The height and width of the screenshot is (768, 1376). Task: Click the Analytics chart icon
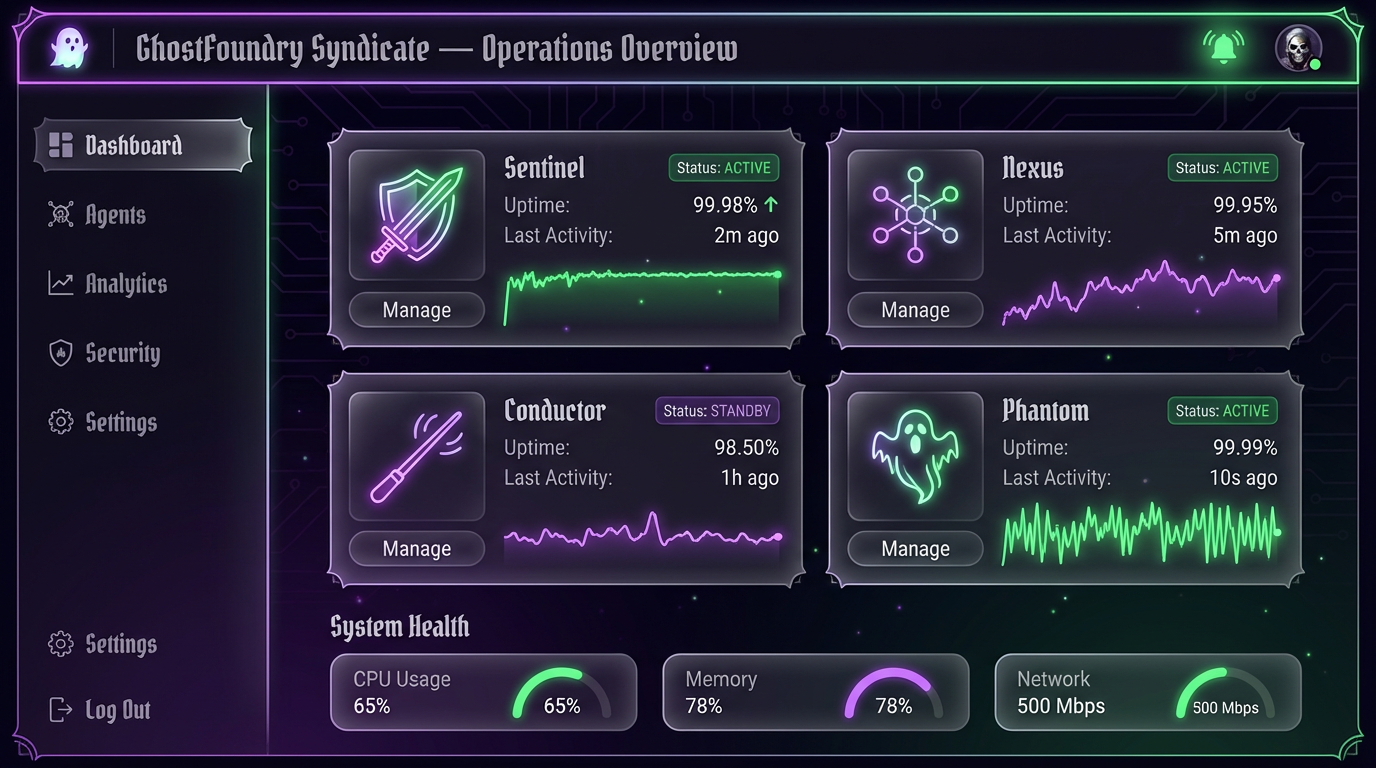coord(60,283)
